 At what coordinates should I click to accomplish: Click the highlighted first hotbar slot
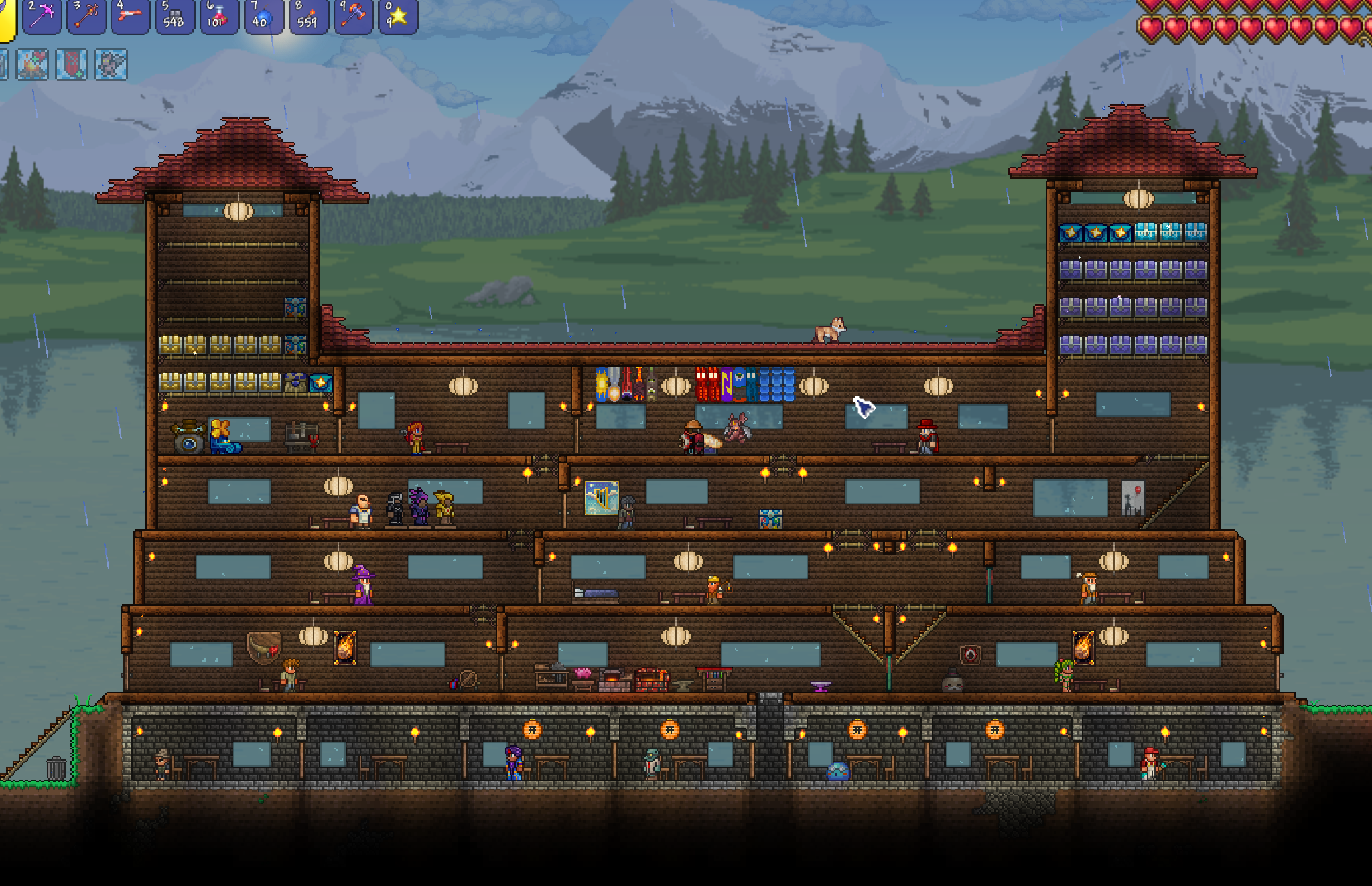pos(5,16)
